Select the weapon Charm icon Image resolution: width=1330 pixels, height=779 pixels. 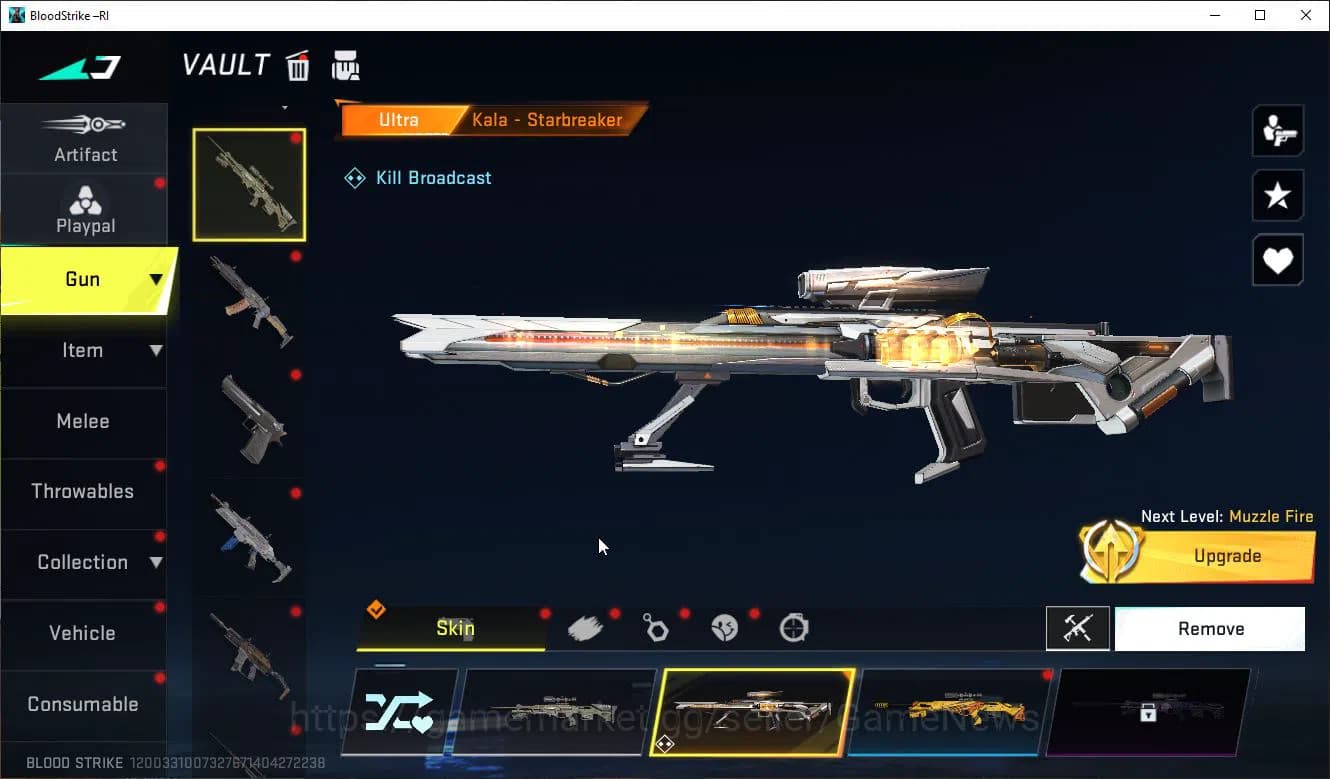[656, 628]
